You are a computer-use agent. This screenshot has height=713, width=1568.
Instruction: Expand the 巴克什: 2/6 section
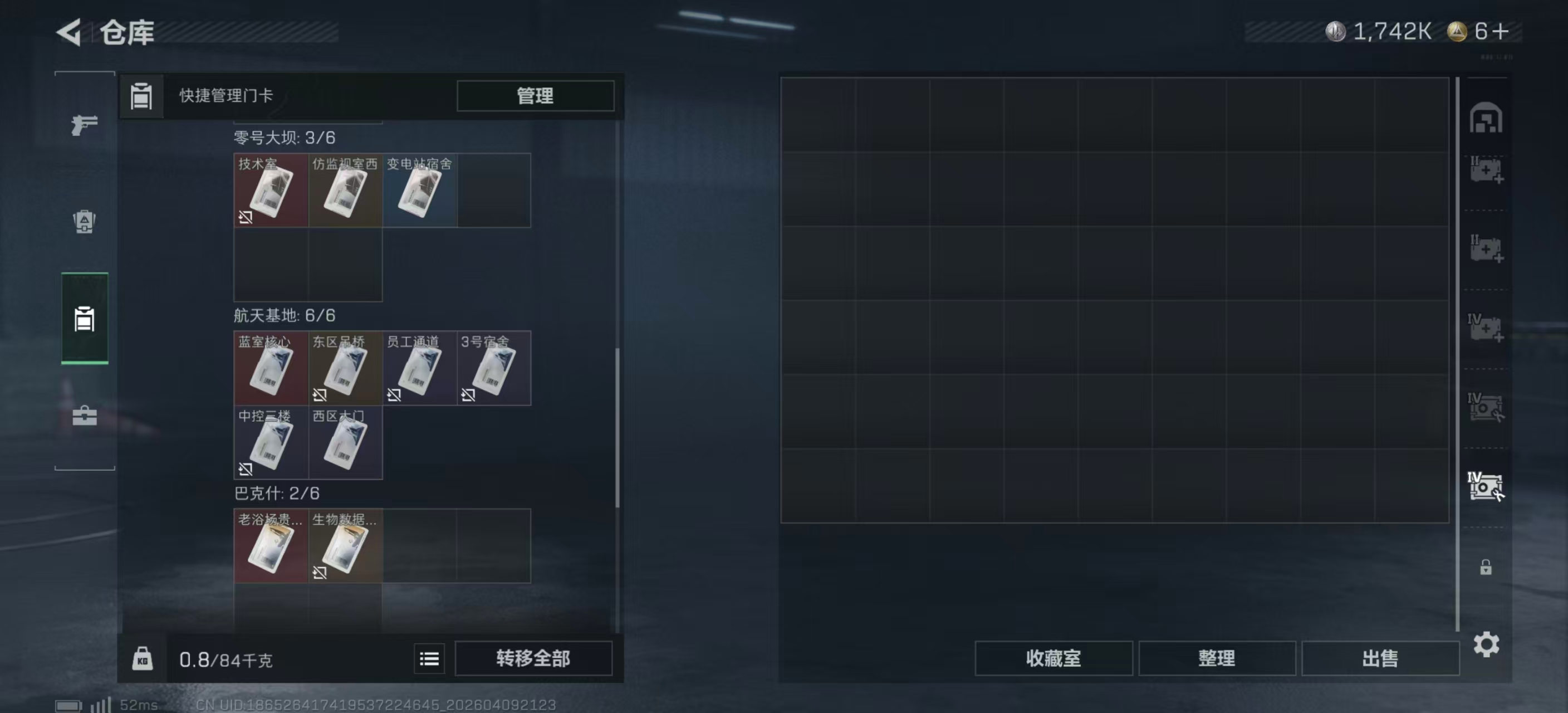(277, 494)
